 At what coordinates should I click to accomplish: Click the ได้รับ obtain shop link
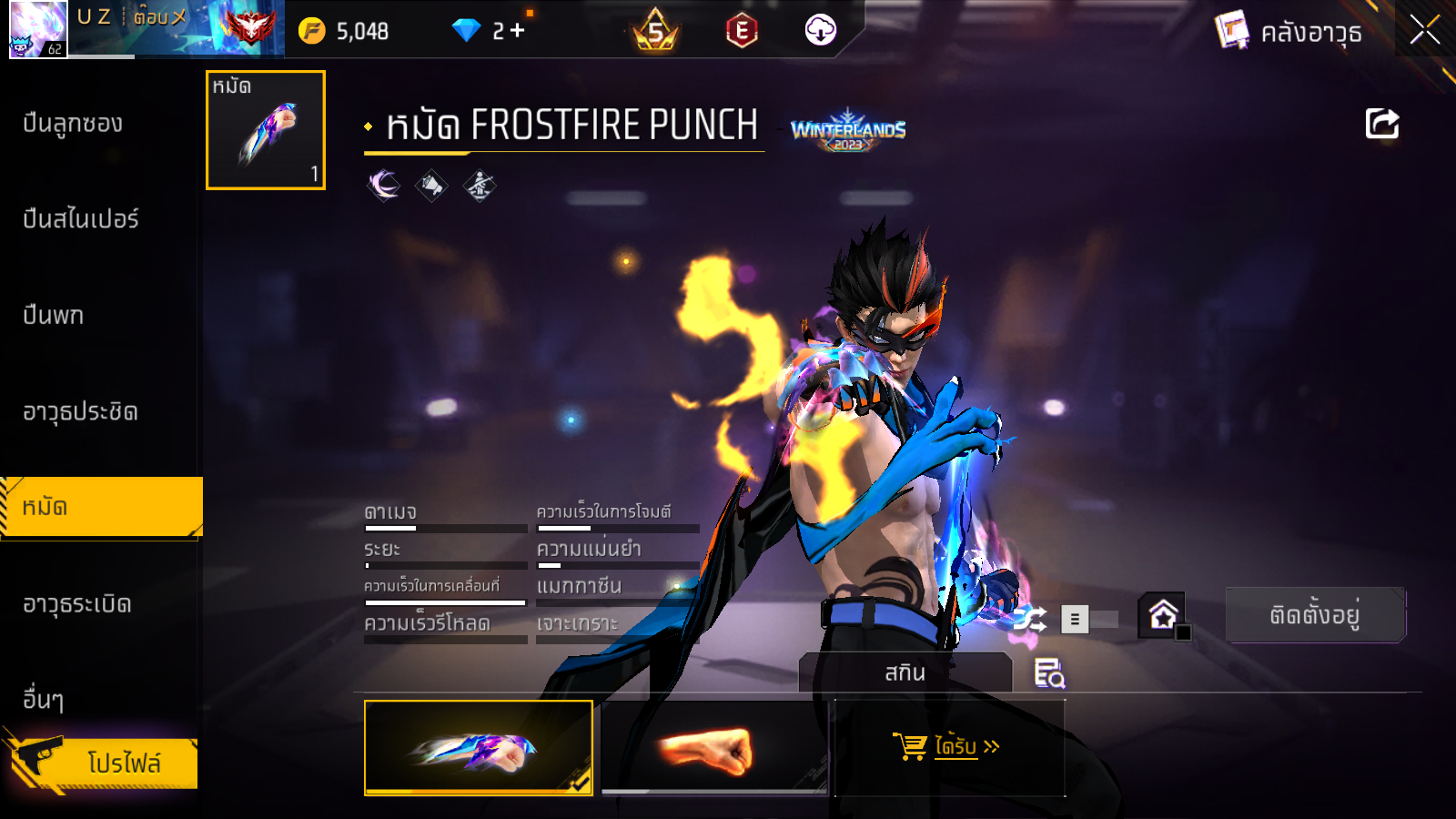click(x=947, y=747)
